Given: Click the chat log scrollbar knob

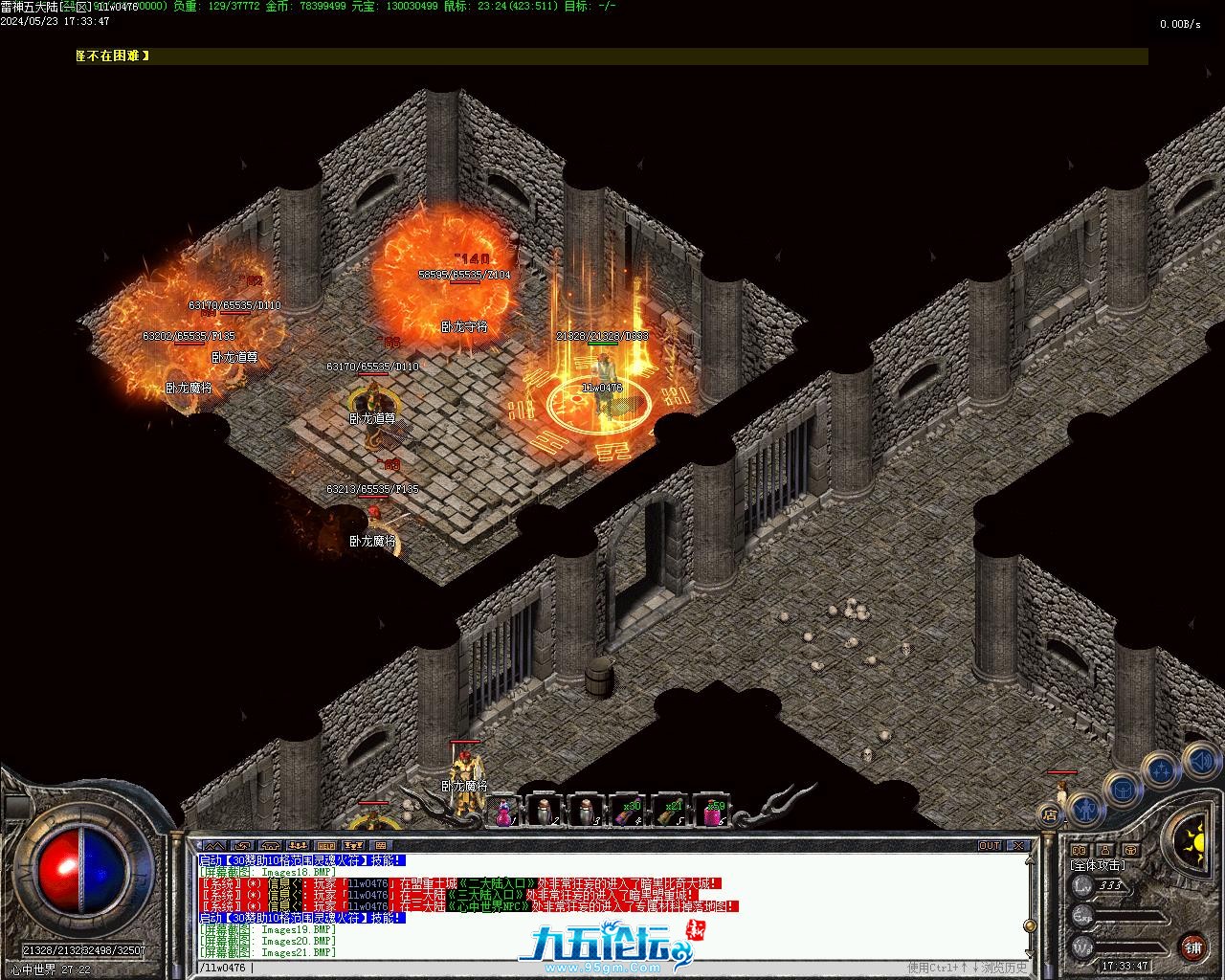Looking at the screenshot, I should tap(1030, 925).
